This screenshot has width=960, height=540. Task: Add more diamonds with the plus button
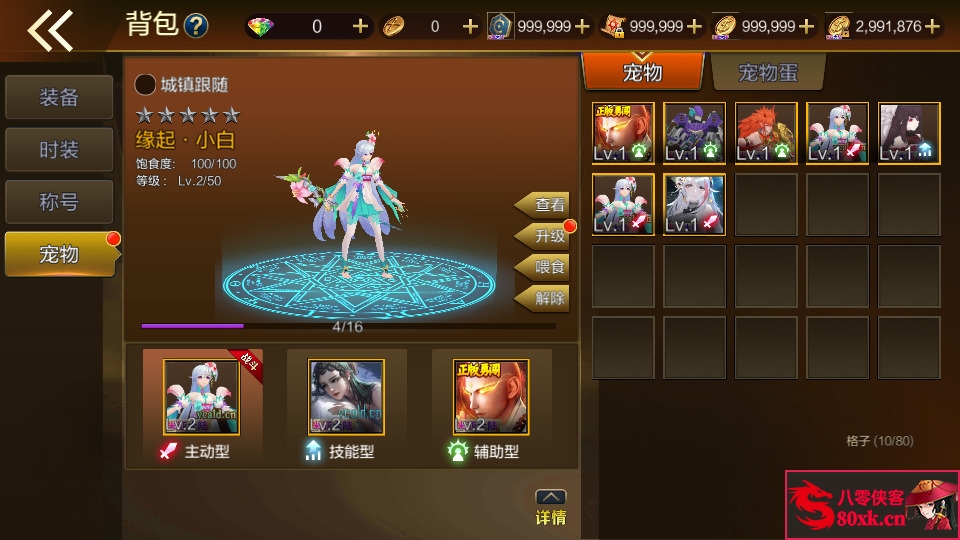click(361, 27)
